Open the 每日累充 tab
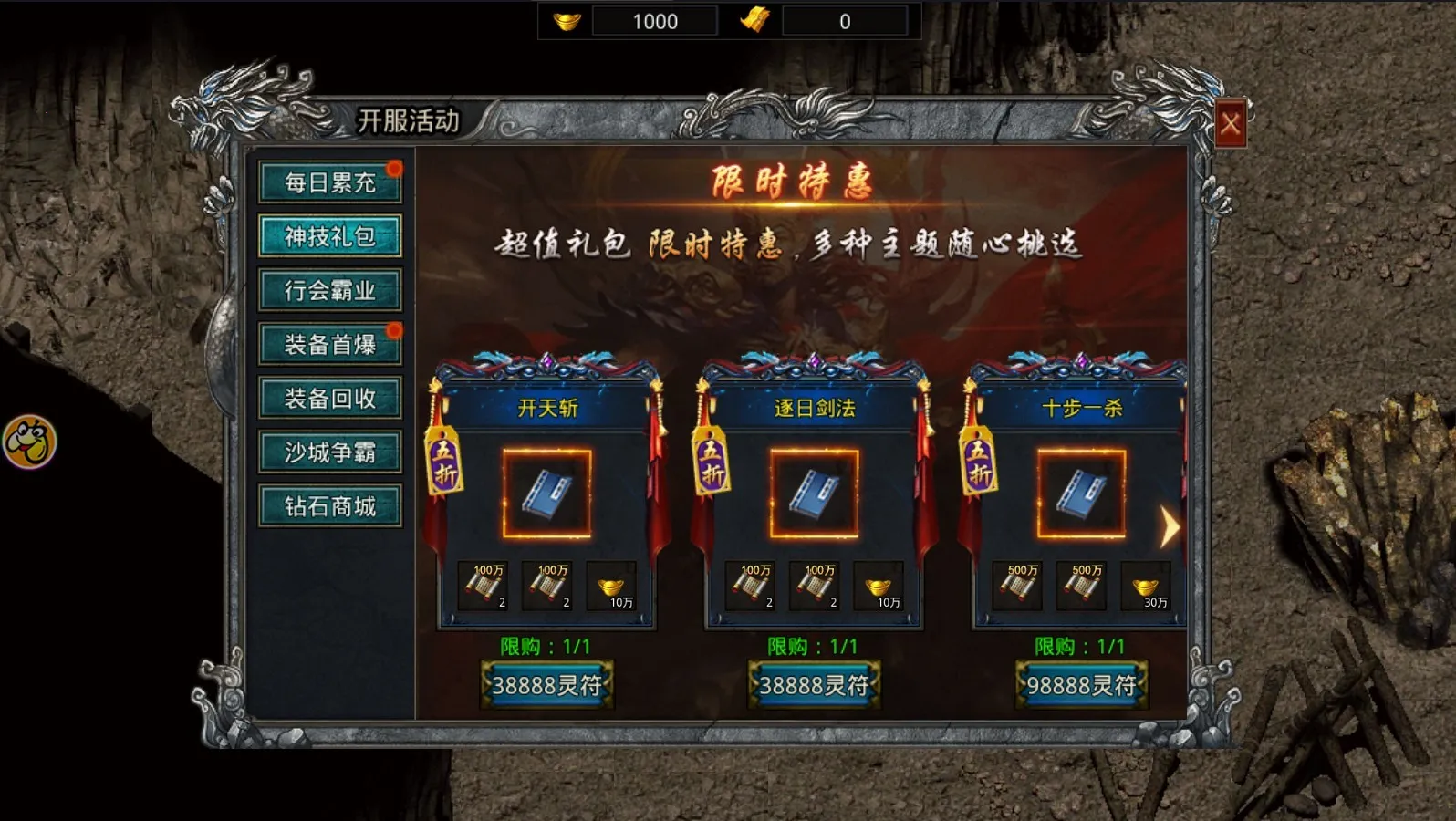Screen dimensions: 1456x821 [x=329, y=182]
